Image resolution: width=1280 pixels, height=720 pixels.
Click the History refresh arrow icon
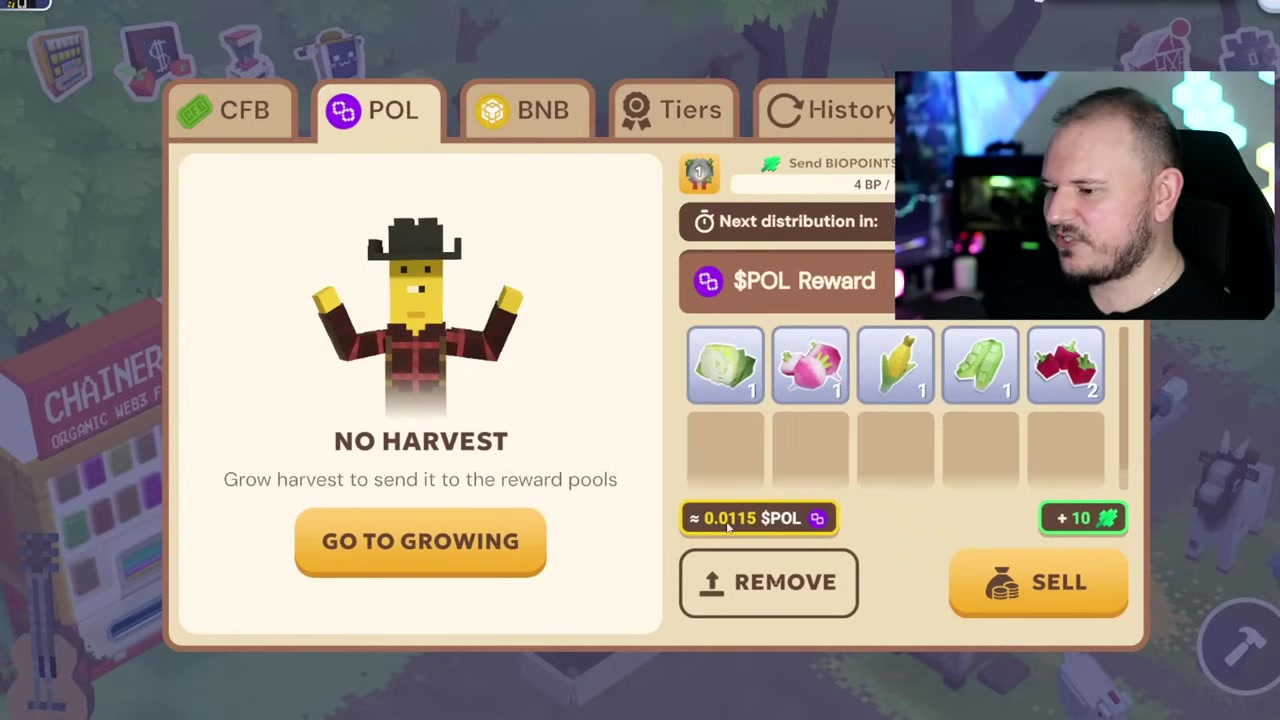point(786,110)
